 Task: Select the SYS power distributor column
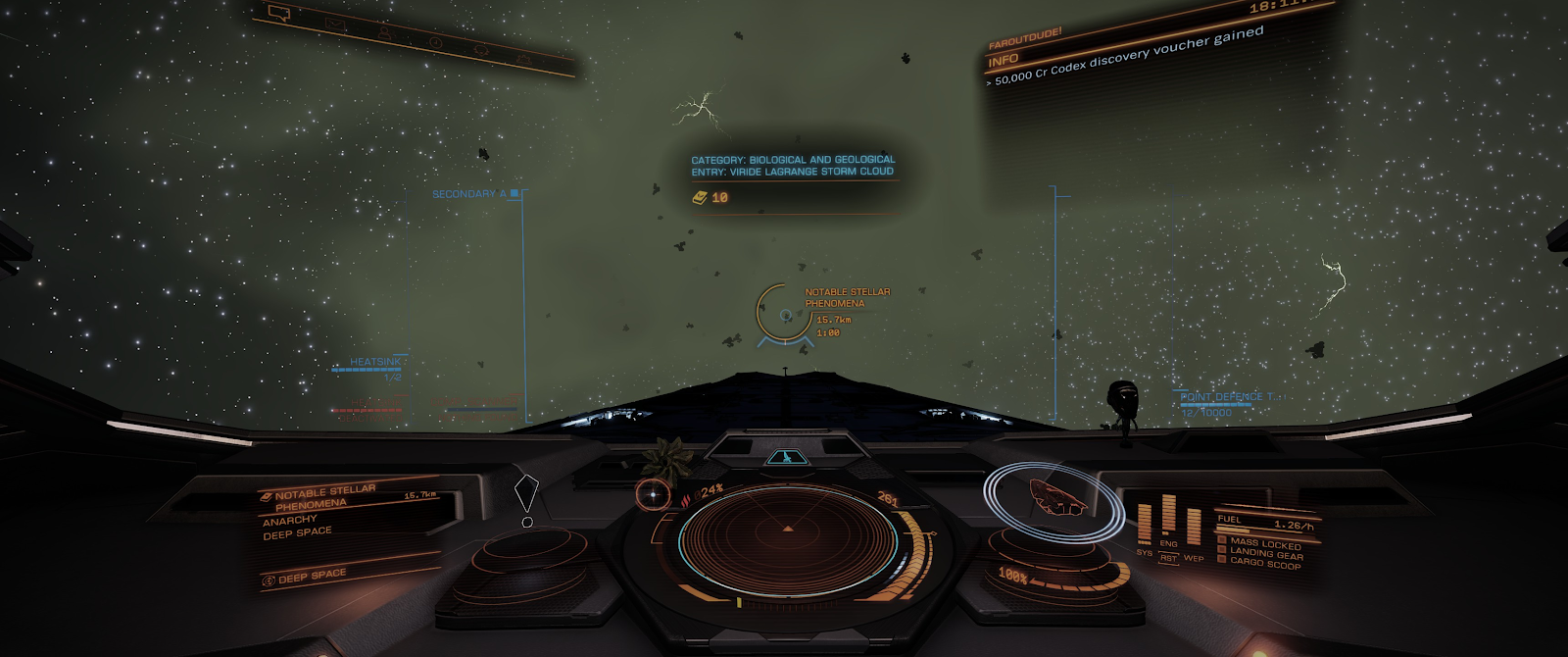(x=1145, y=527)
